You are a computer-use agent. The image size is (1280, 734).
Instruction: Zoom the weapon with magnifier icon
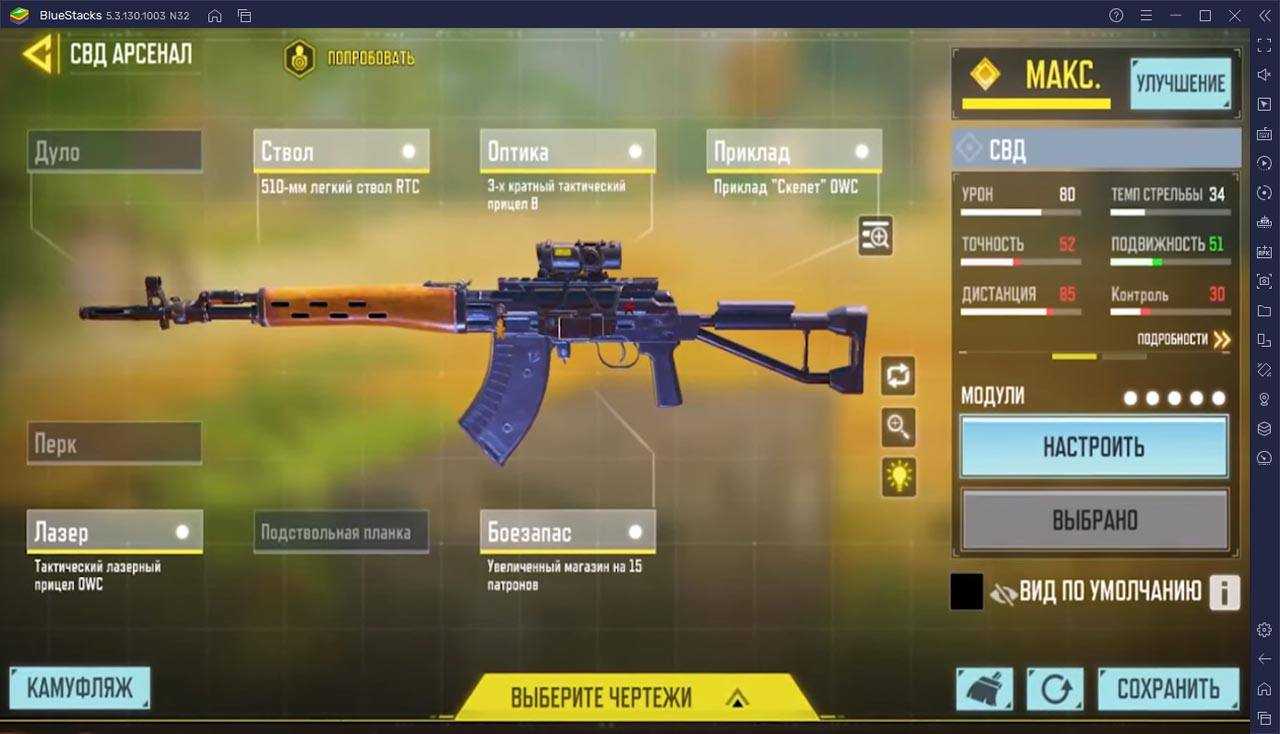click(899, 427)
